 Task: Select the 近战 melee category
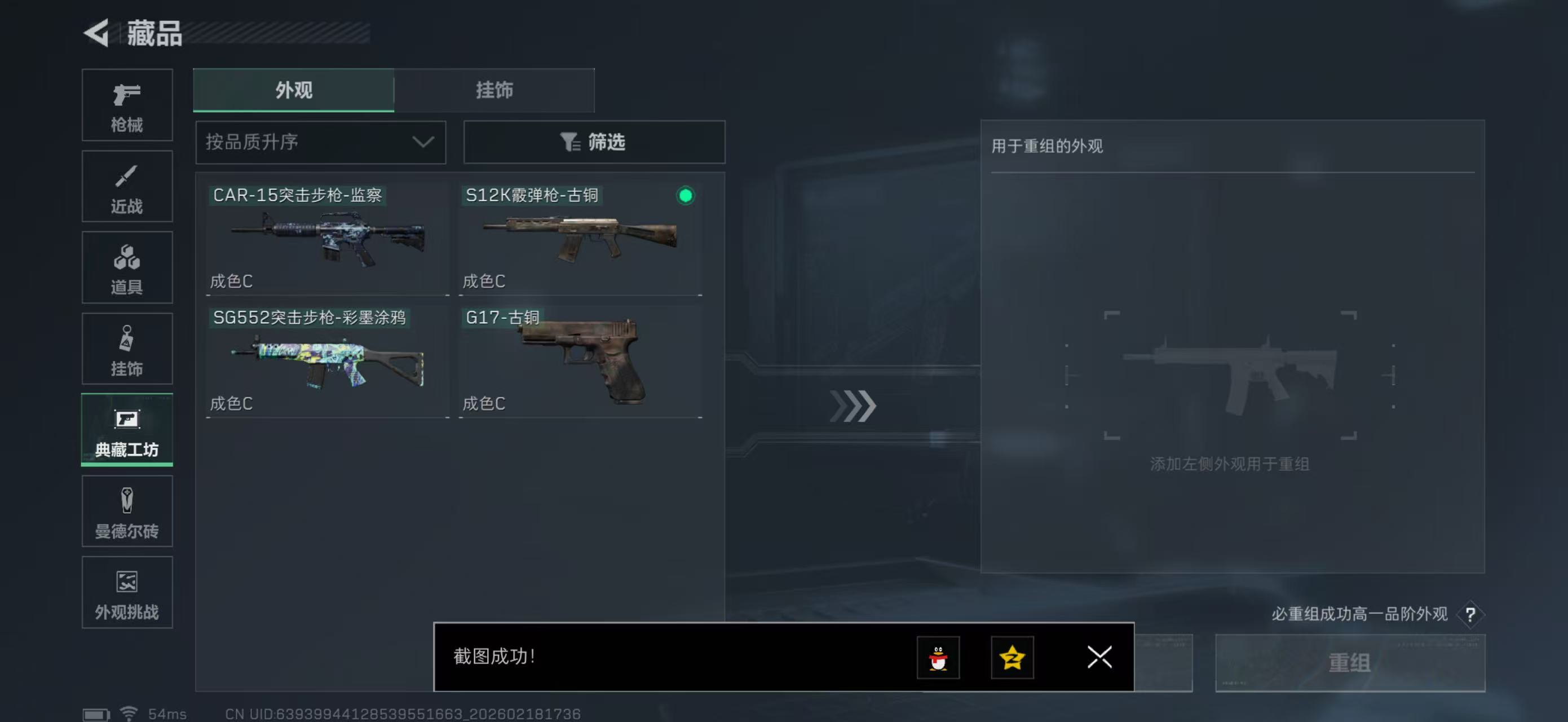click(127, 186)
